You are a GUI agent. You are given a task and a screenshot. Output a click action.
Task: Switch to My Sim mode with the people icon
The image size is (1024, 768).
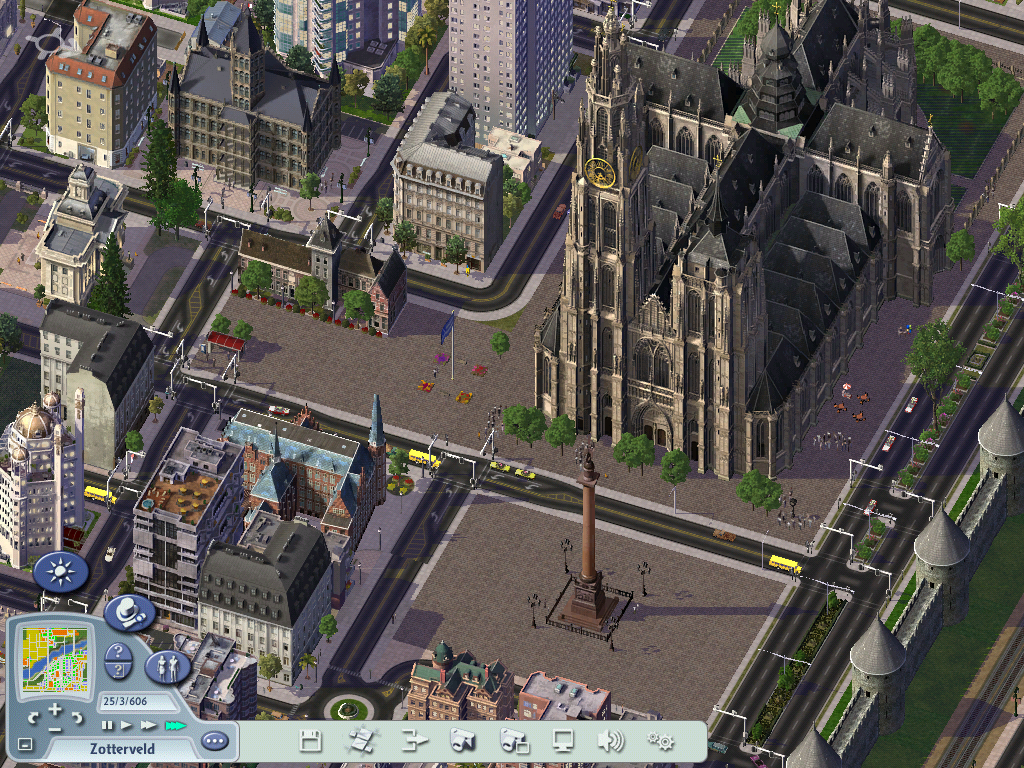click(x=167, y=666)
